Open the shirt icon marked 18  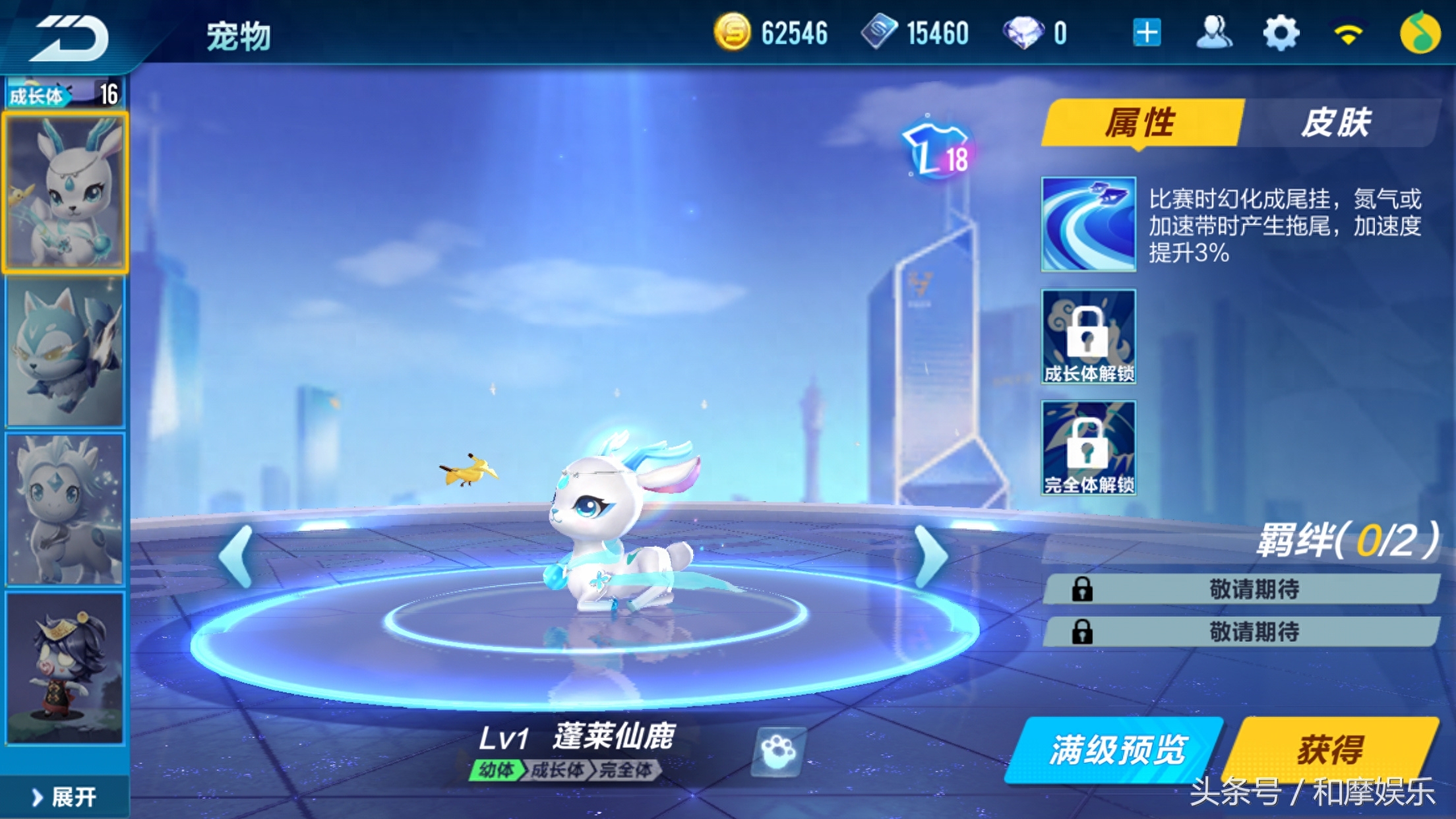[x=936, y=151]
